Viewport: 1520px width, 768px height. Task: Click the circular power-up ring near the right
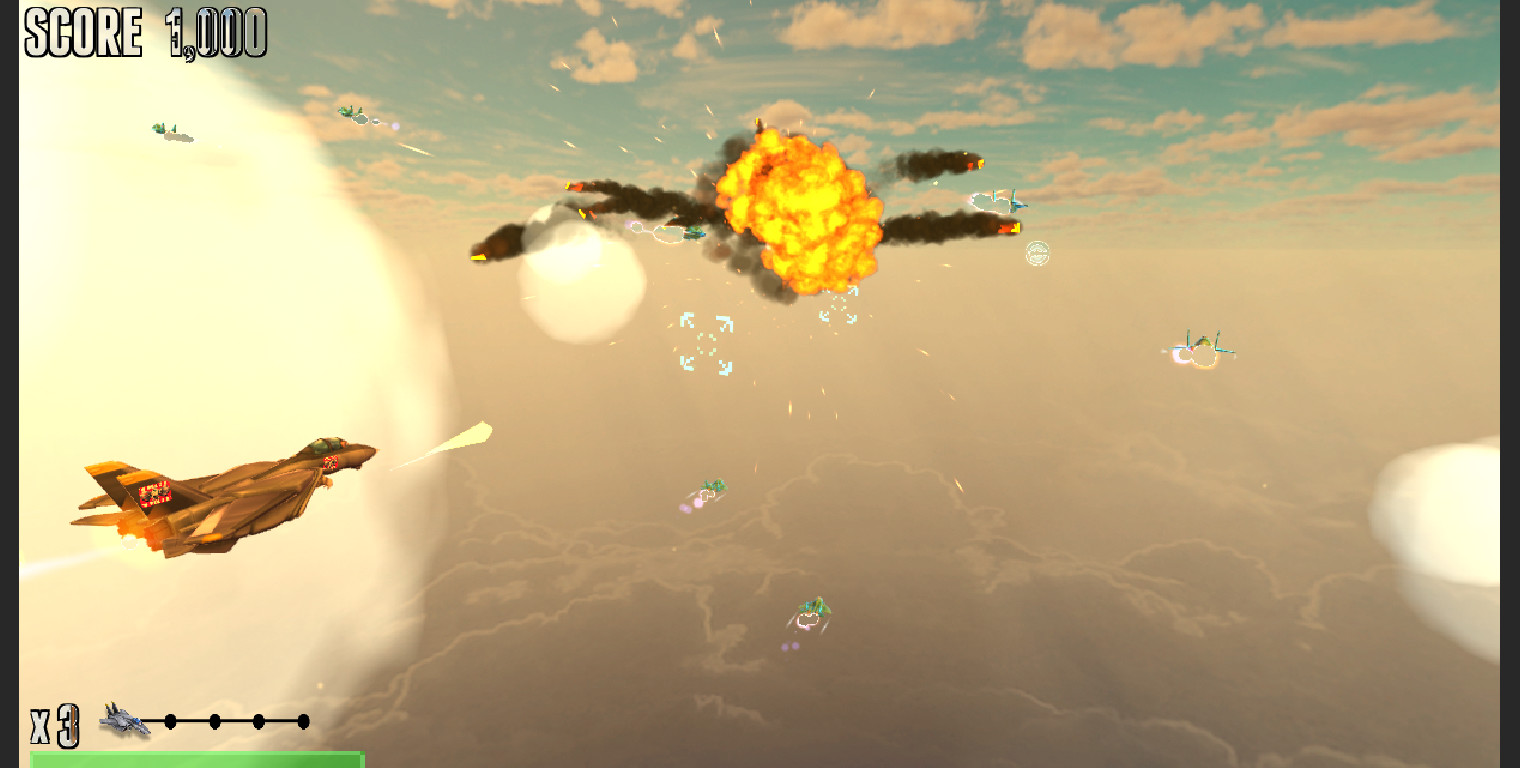click(1035, 255)
